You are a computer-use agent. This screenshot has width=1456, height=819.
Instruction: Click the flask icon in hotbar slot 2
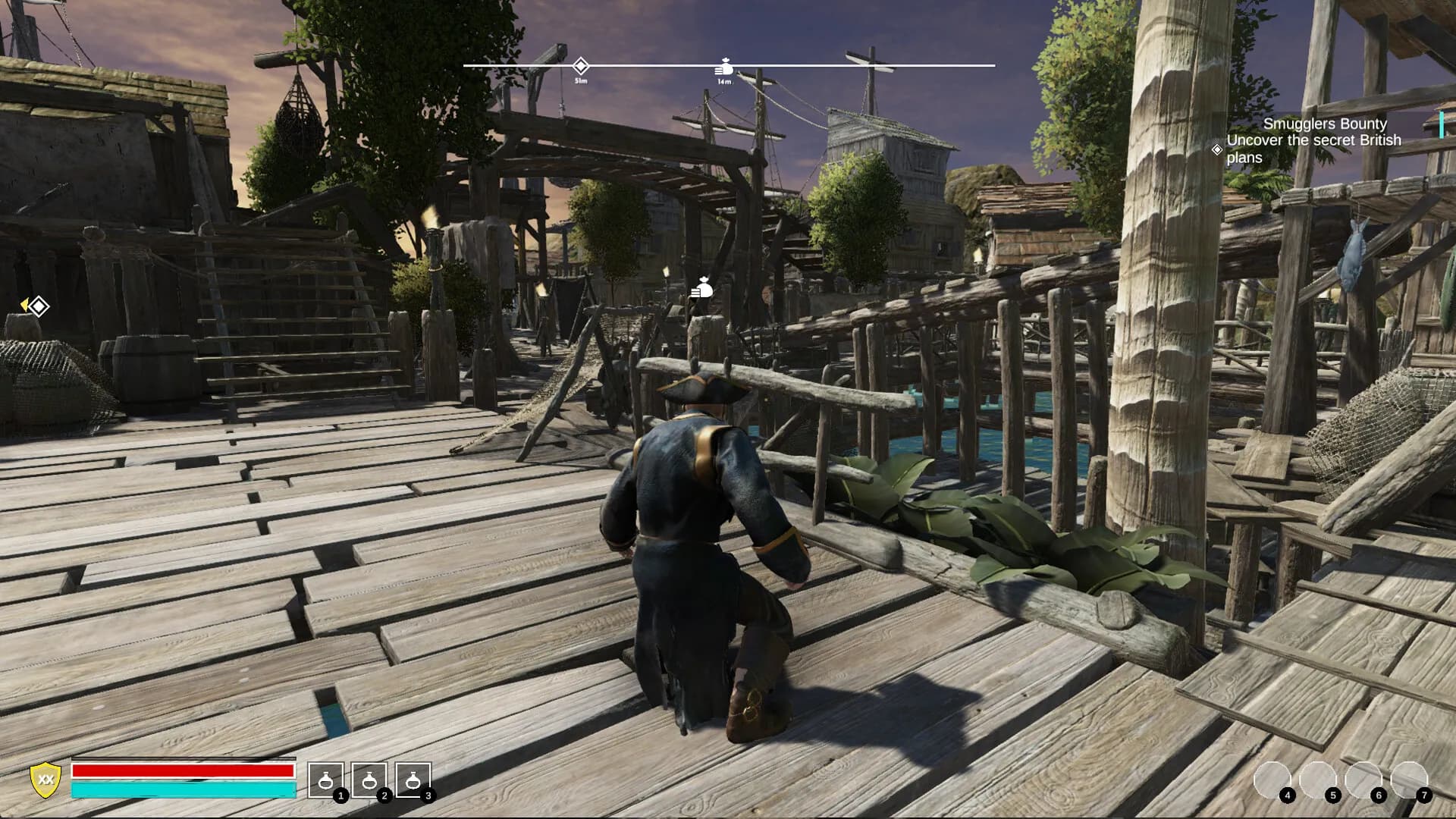(x=369, y=780)
